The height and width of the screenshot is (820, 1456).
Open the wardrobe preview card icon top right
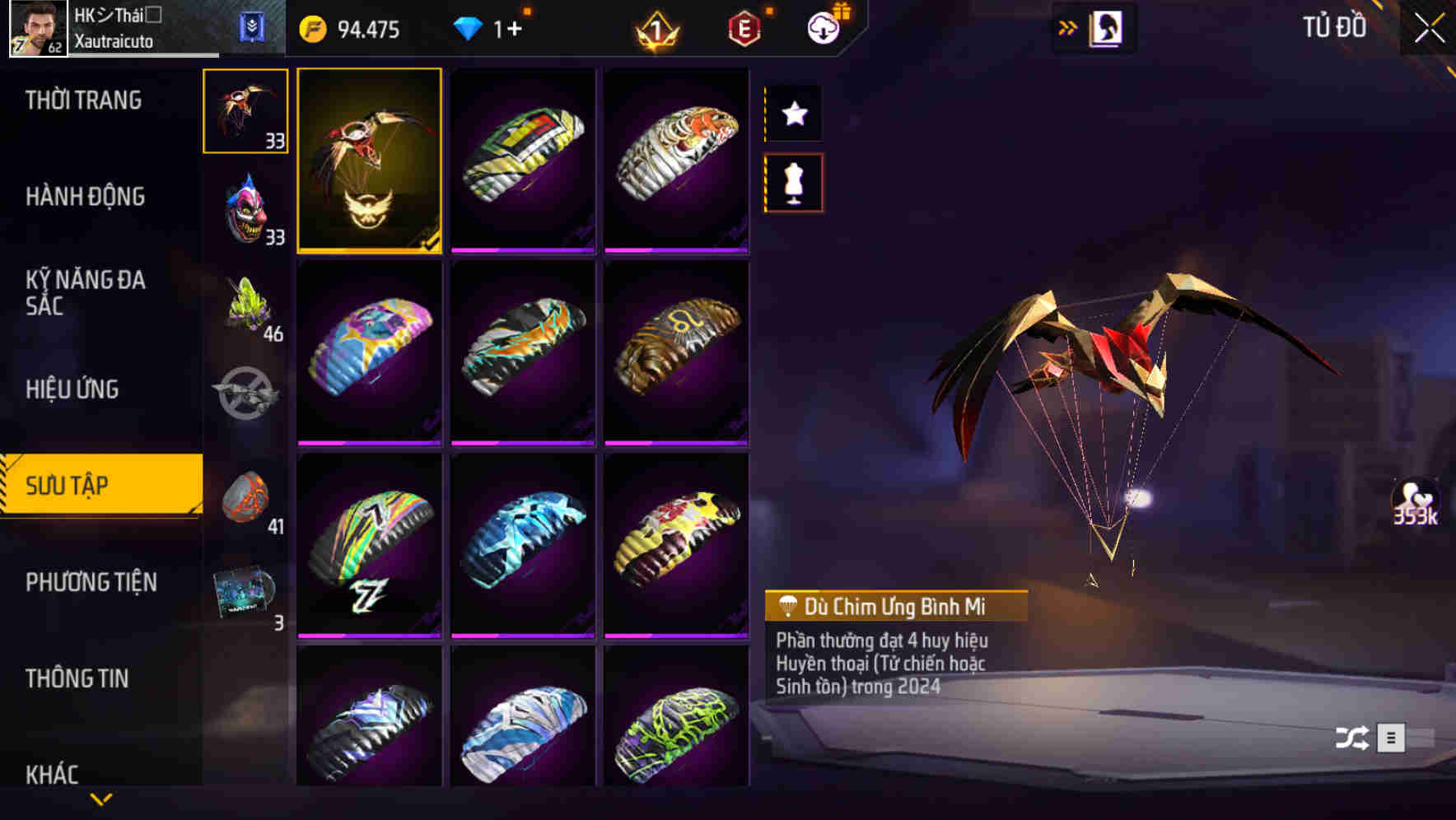click(1104, 27)
